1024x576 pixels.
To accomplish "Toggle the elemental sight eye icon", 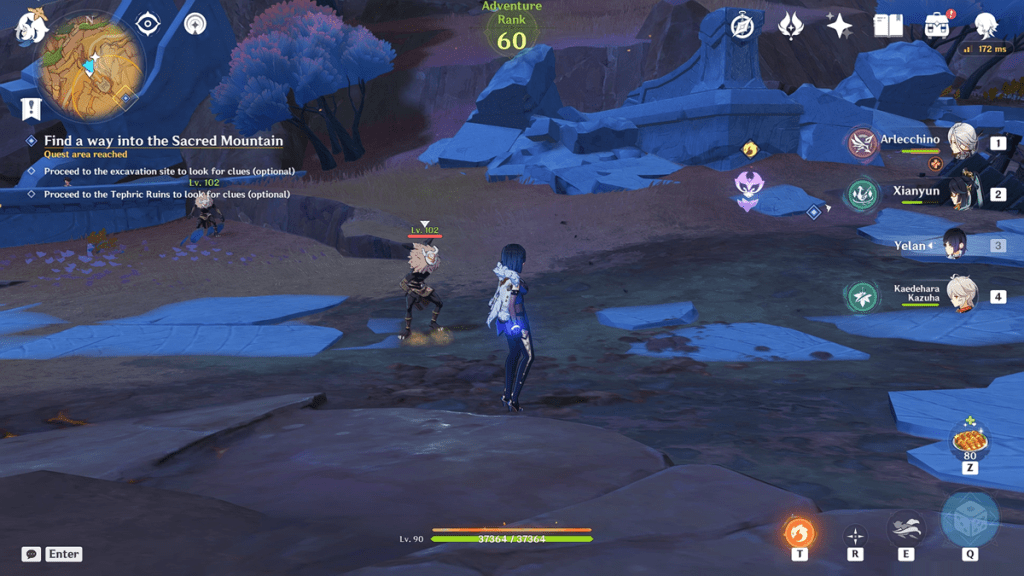I will coord(147,23).
